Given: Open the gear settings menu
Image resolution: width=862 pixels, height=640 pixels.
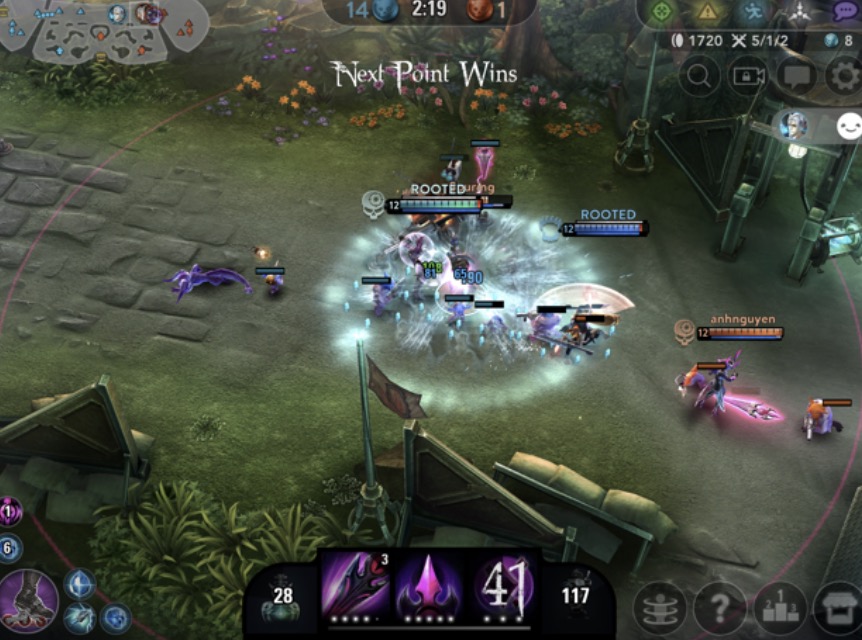Looking at the screenshot, I should [844, 76].
